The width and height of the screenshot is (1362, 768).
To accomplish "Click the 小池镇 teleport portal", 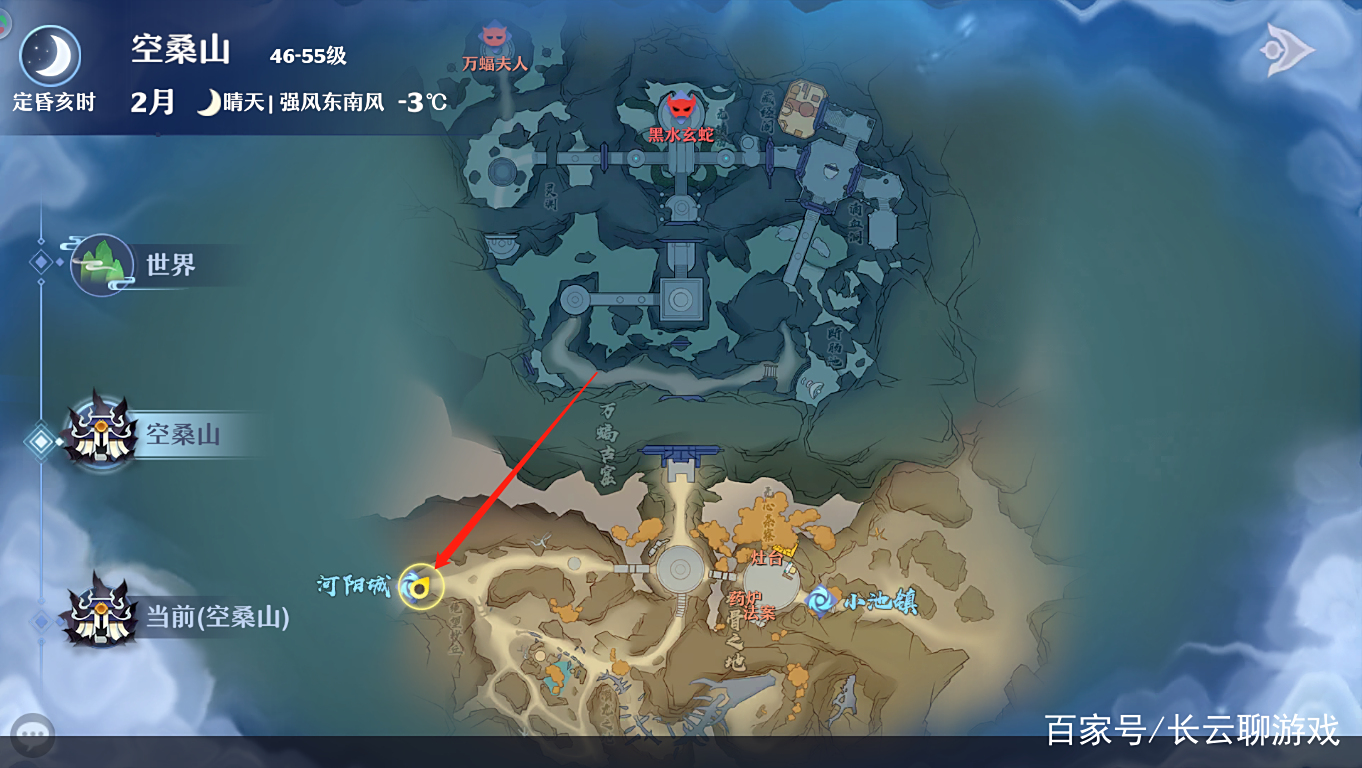I will 821,600.
